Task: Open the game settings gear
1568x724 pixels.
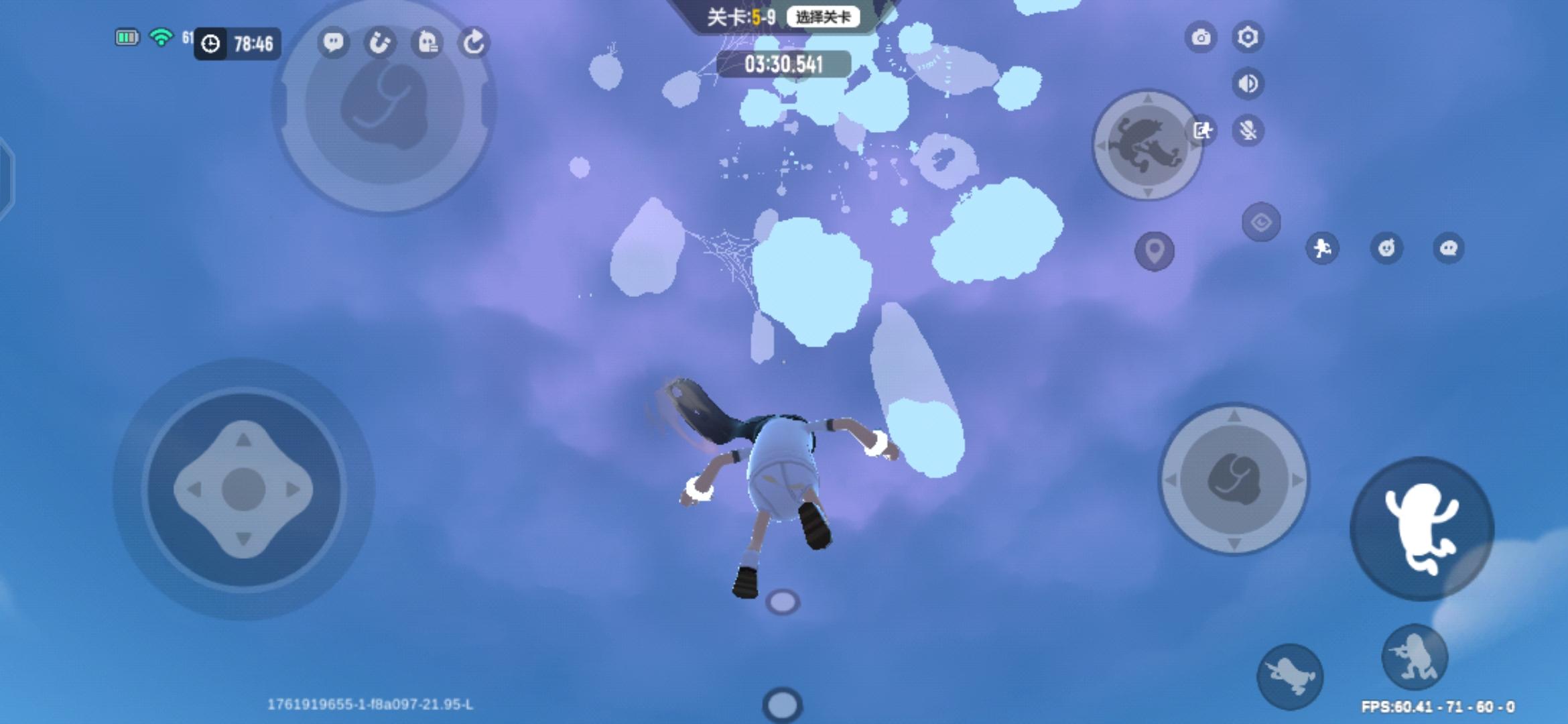Action: pyautogui.click(x=1248, y=38)
